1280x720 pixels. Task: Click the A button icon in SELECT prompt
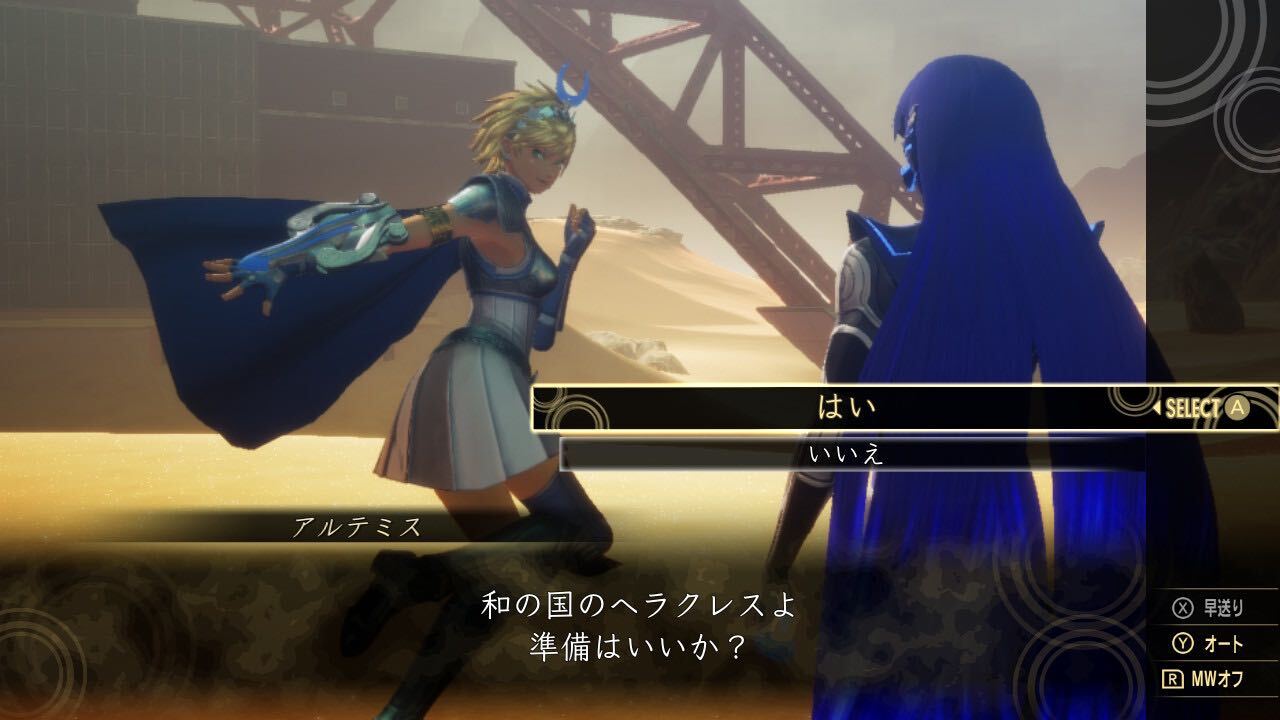pos(1237,408)
